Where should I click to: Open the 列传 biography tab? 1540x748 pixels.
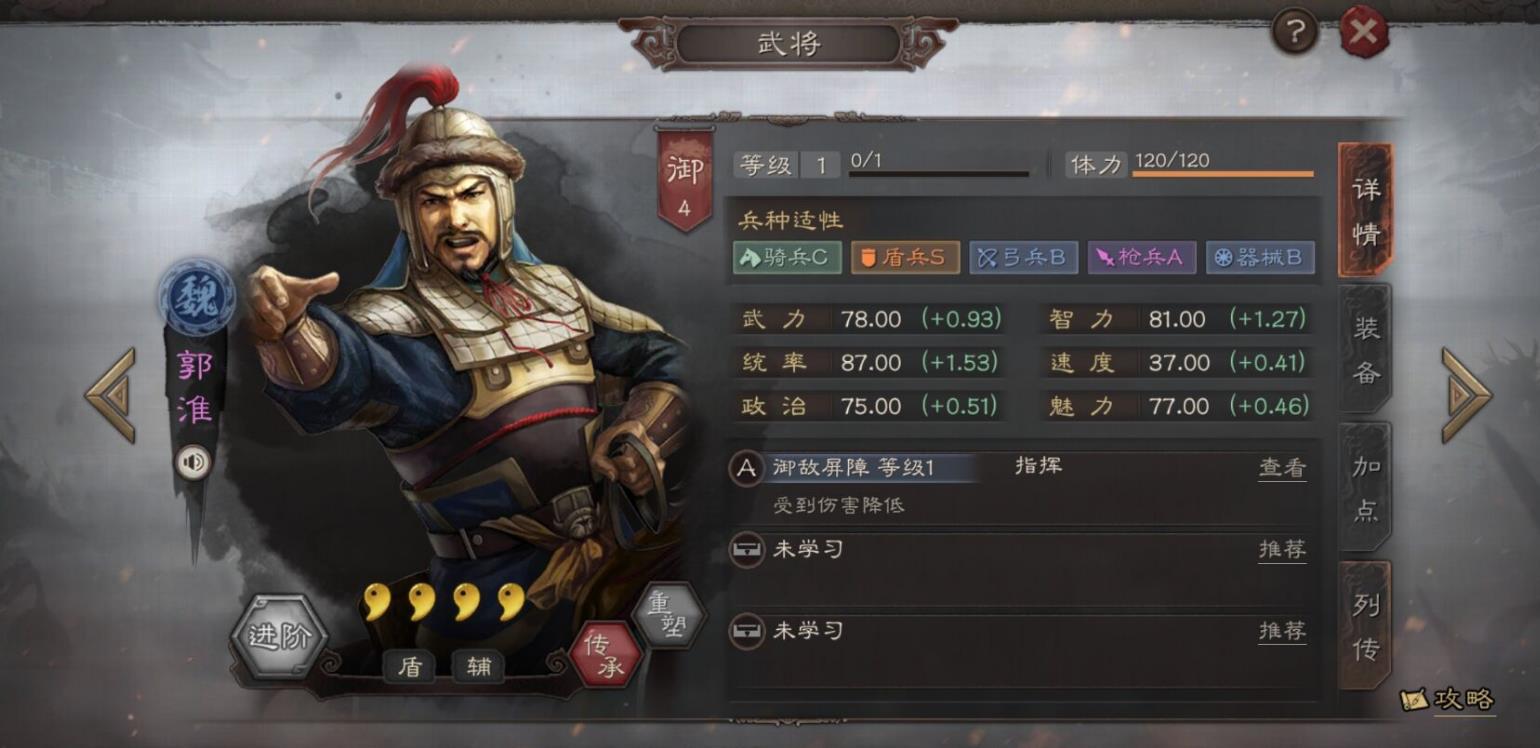point(1365,627)
